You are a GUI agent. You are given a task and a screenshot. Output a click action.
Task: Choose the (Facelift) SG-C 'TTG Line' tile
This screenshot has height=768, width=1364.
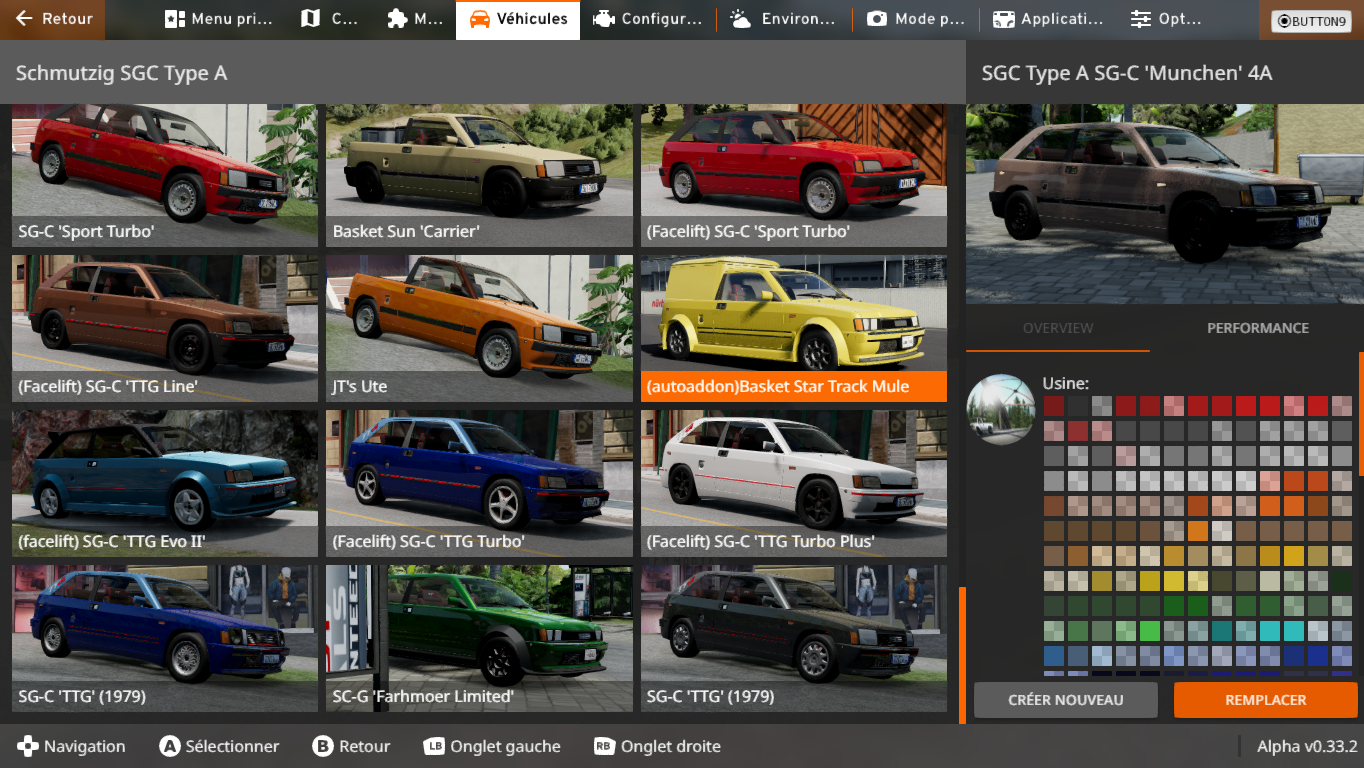pos(165,328)
